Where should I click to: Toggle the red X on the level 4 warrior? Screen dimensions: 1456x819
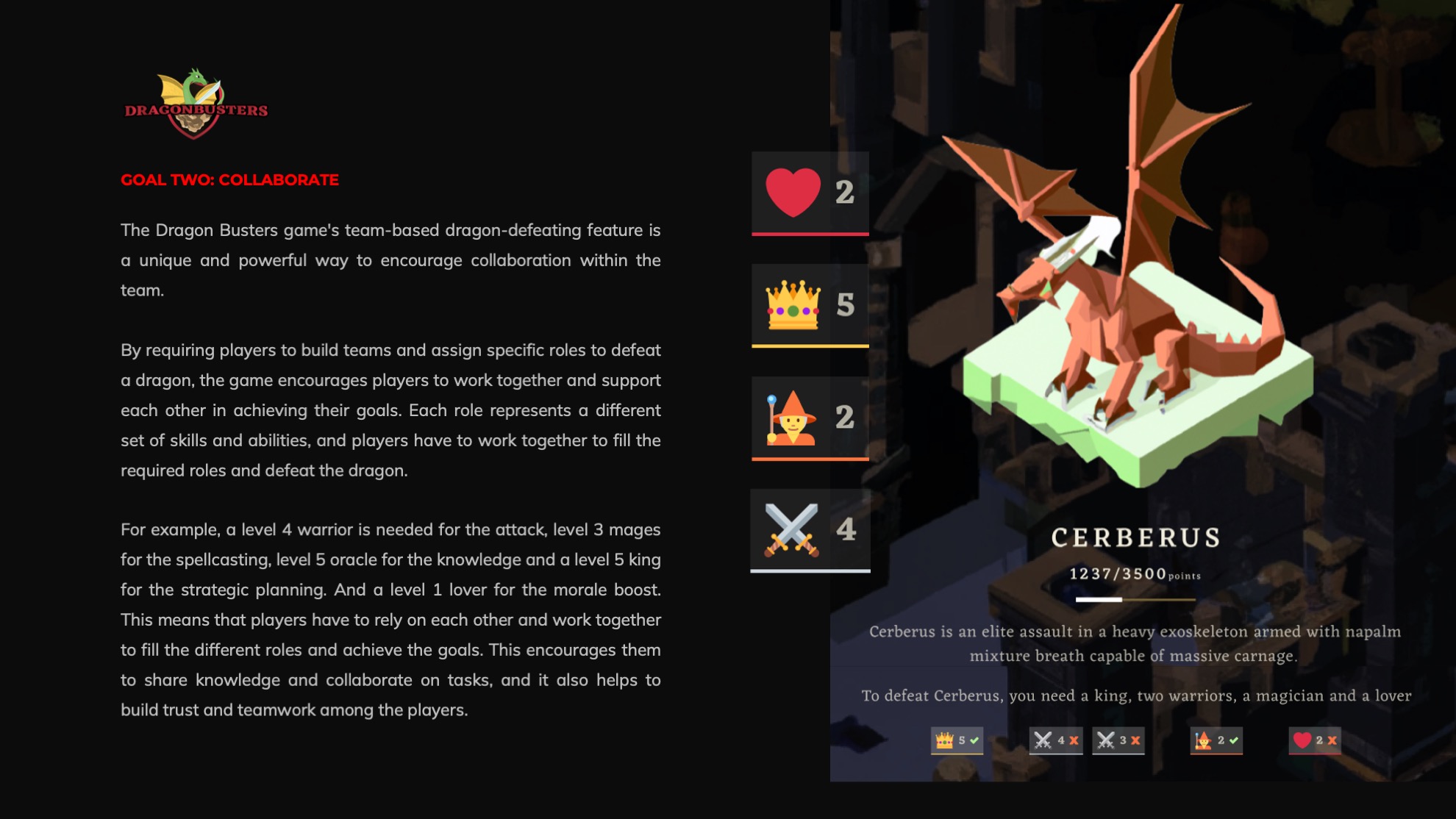coord(1075,742)
